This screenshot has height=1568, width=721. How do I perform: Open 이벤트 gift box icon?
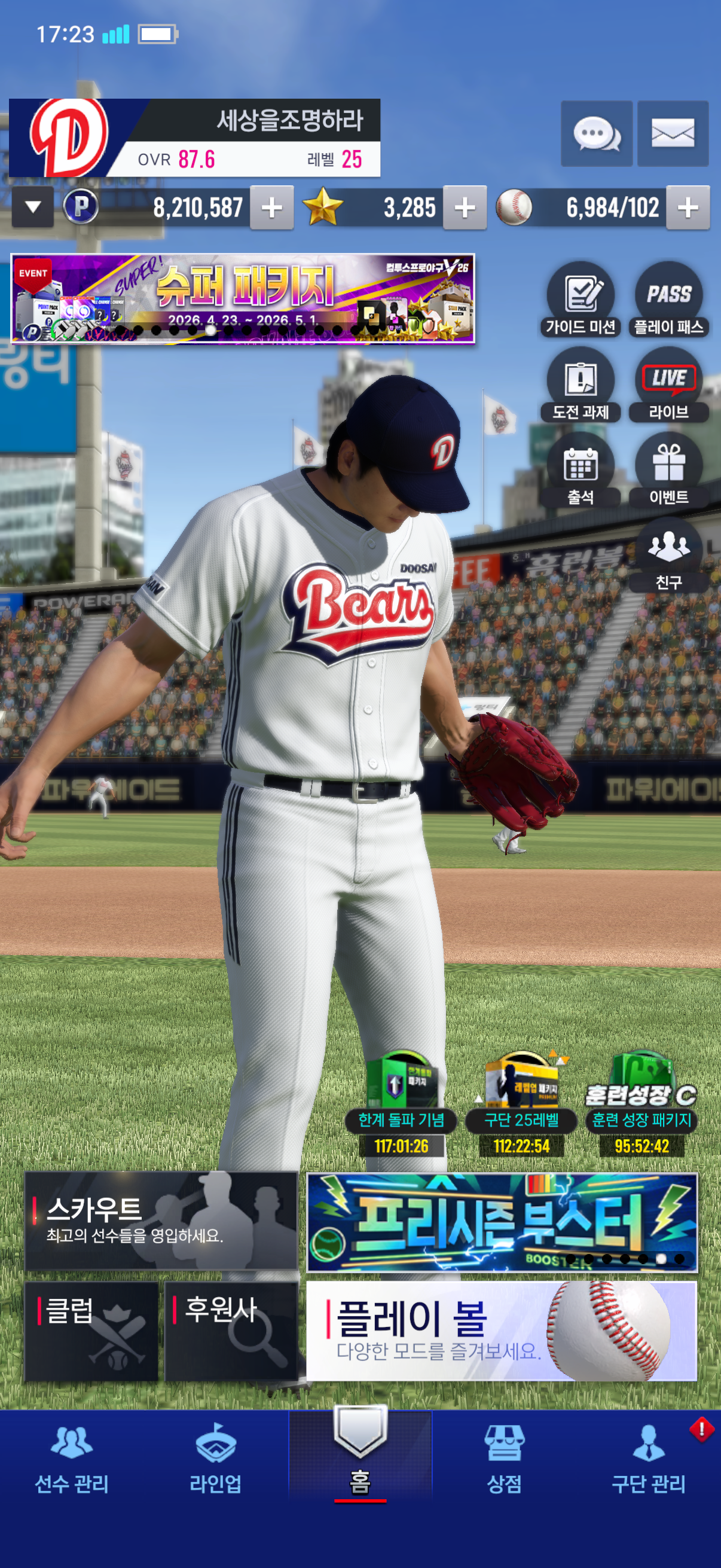point(668,470)
